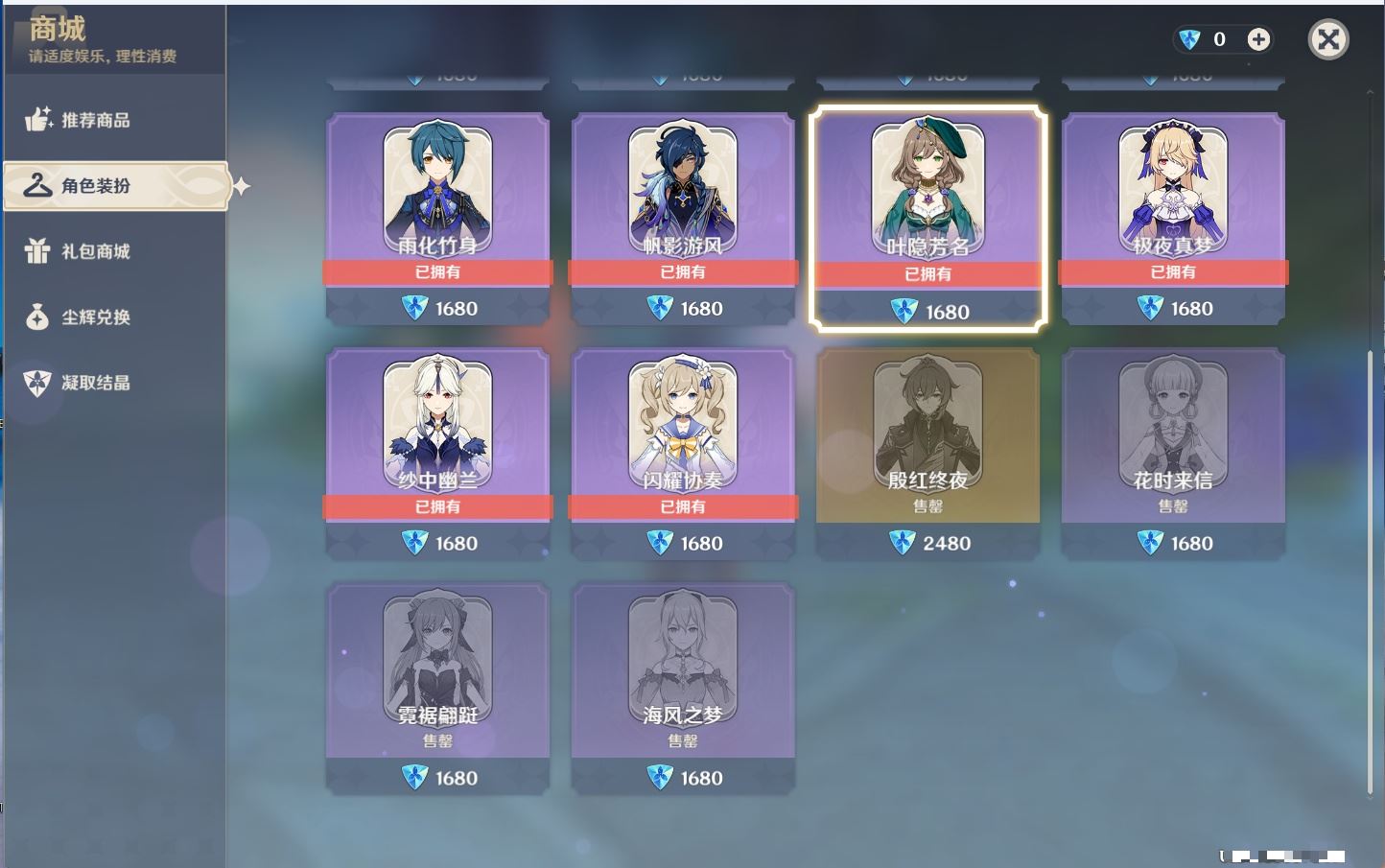Go to the 尘辉兑换 tab
1385x868 pixels.
point(95,317)
